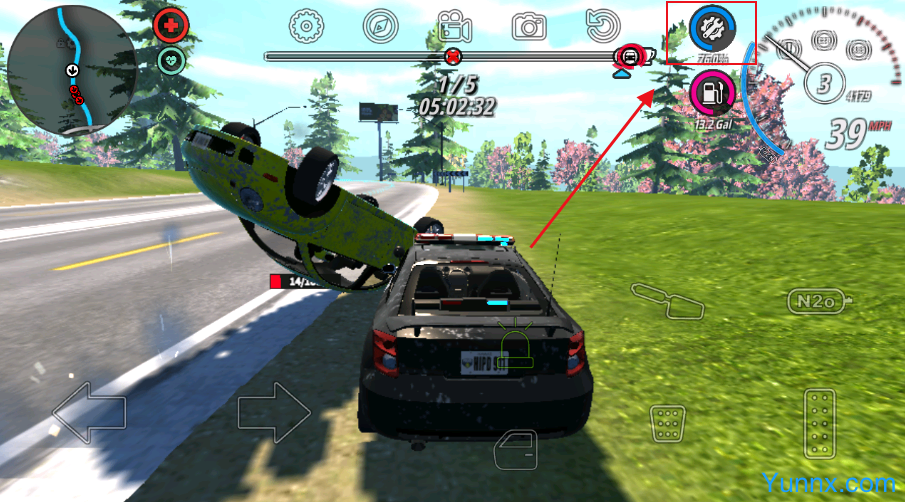Activate the N2O nitrous boost
Viewport: 905px width, 502px height.
tap(820, 300)
